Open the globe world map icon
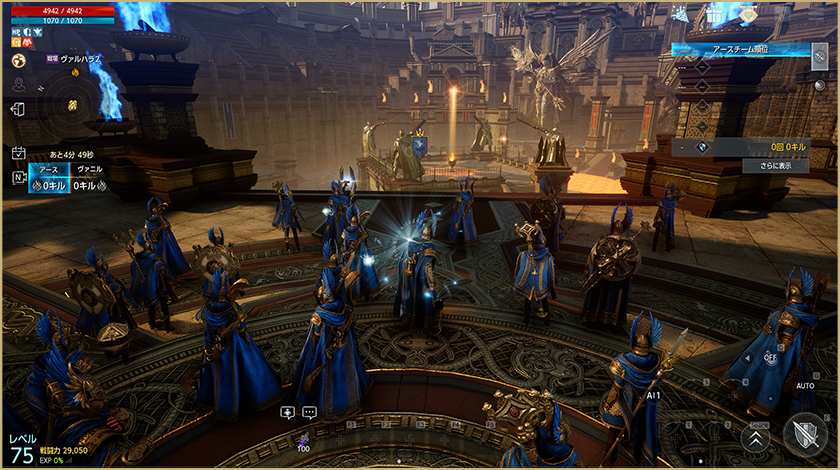This screenshot has height=470, width=840. (18, 60)
